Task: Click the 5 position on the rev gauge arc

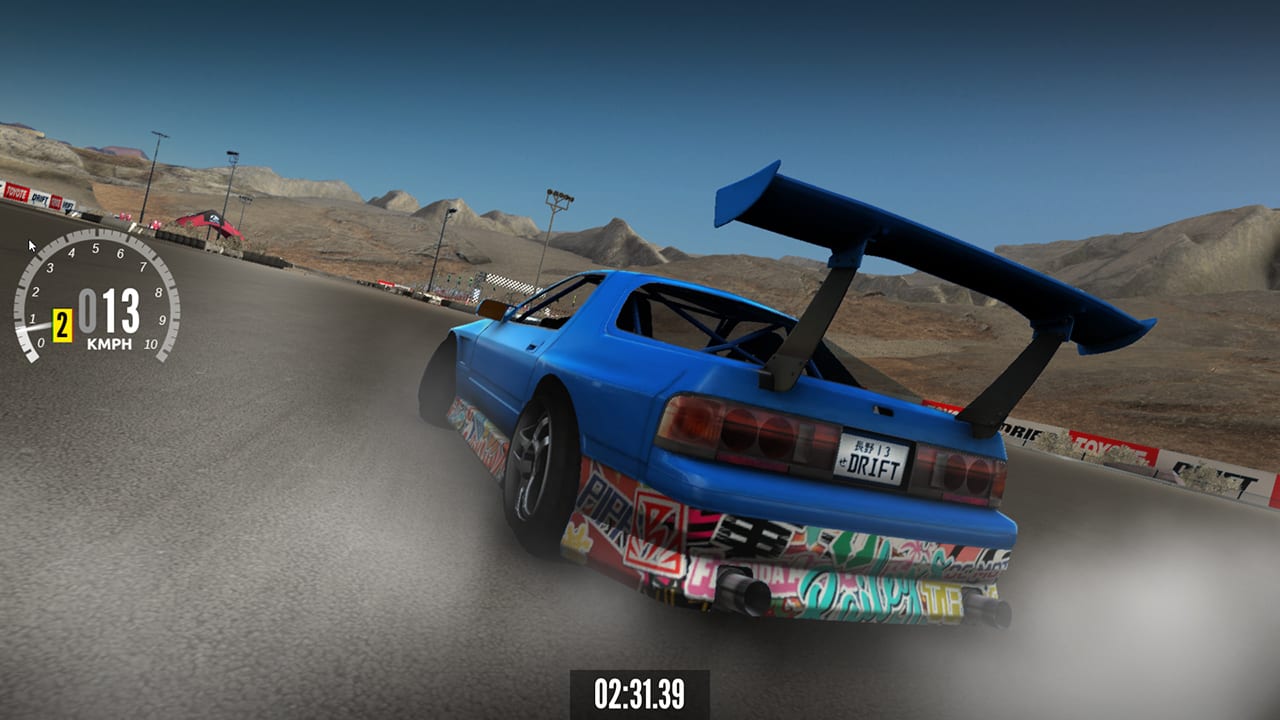Action: [95, 248]
